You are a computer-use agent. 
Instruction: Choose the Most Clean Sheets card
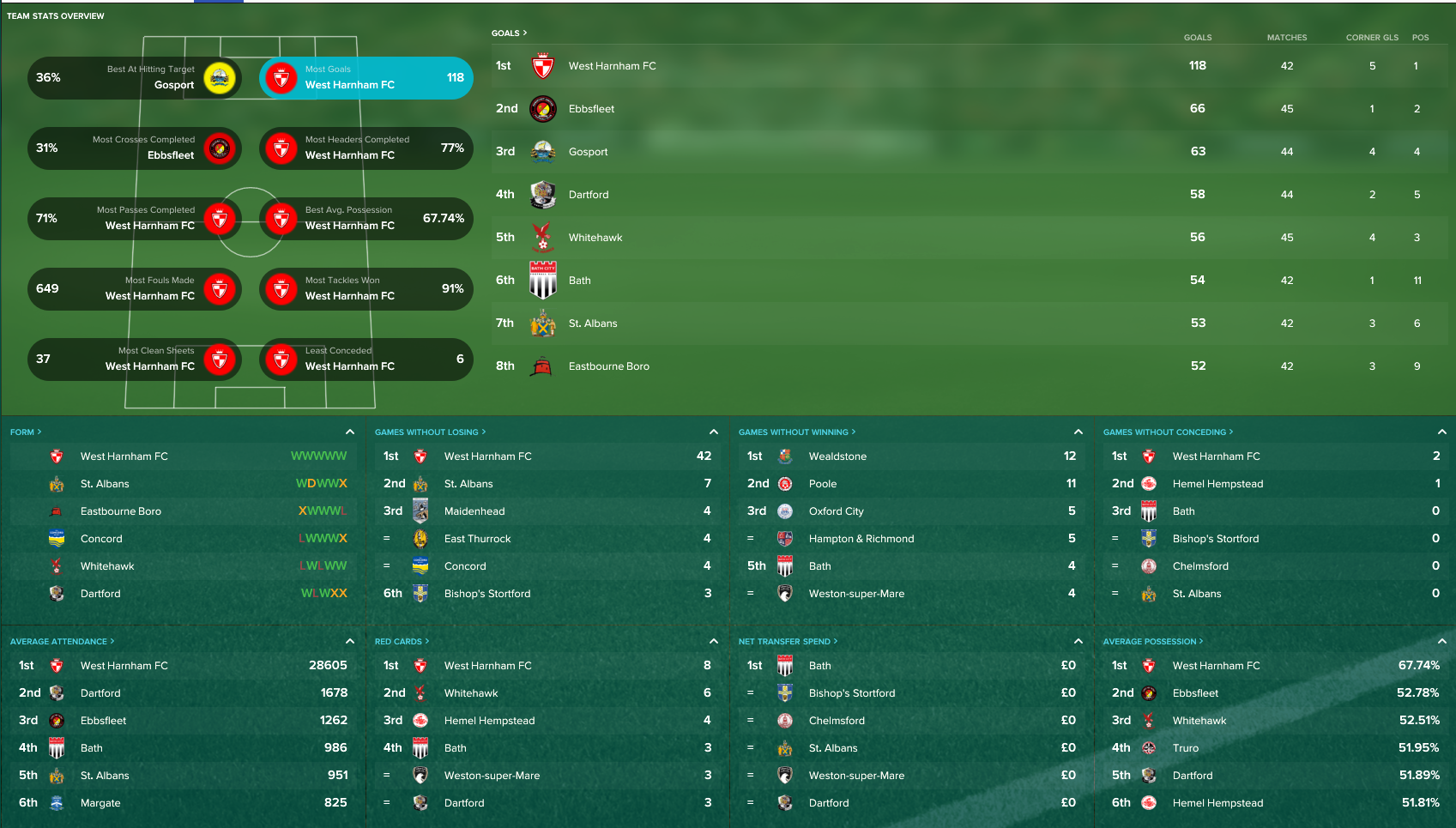pyautogui.click(x=134, y=360)
